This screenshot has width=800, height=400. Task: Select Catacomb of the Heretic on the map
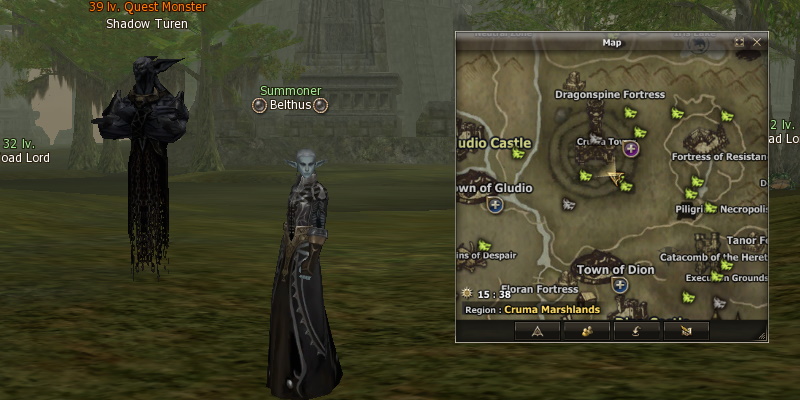(x=712, y=256)
